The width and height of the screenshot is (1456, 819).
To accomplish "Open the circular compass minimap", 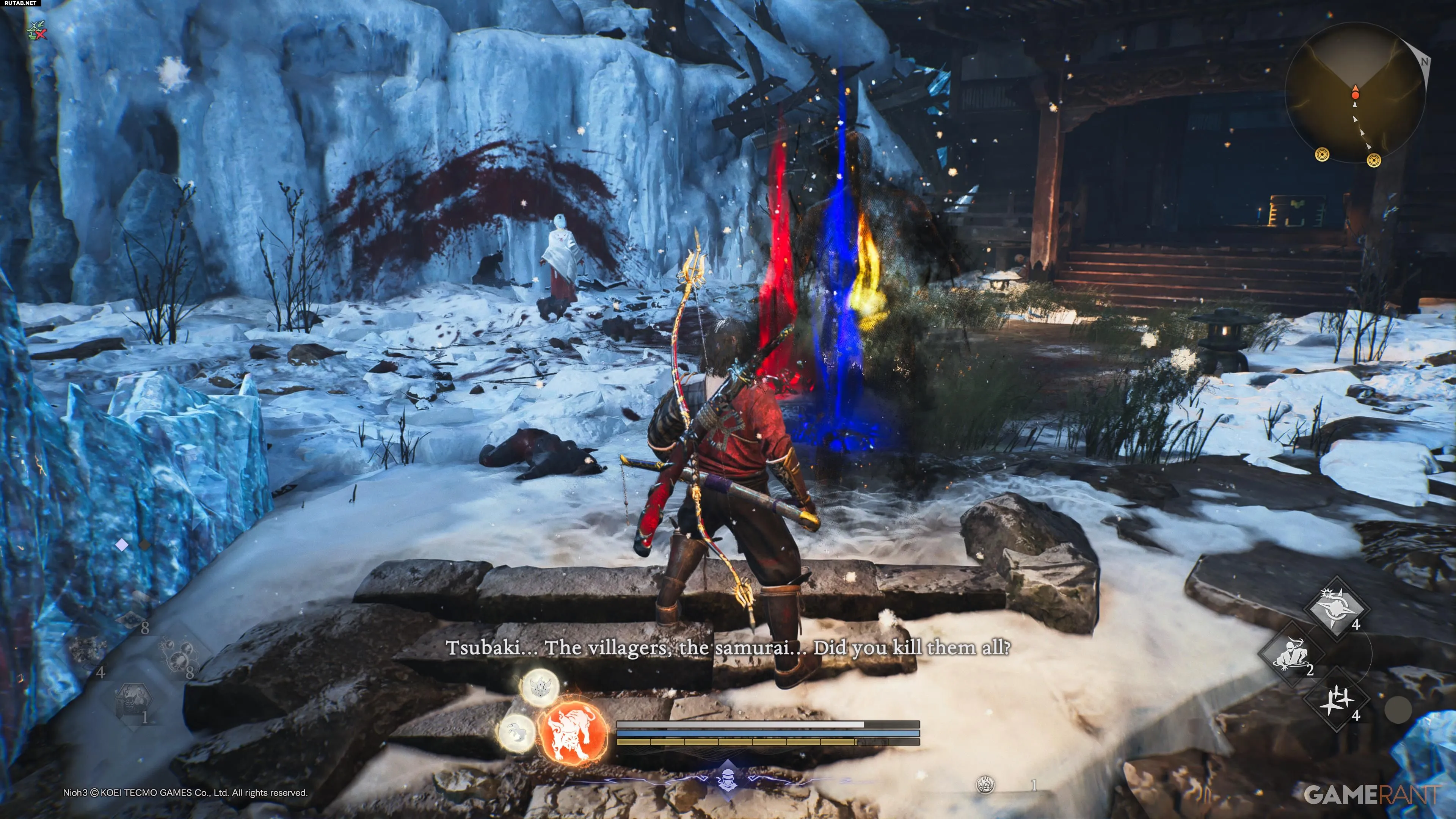I will [1356, 93].
